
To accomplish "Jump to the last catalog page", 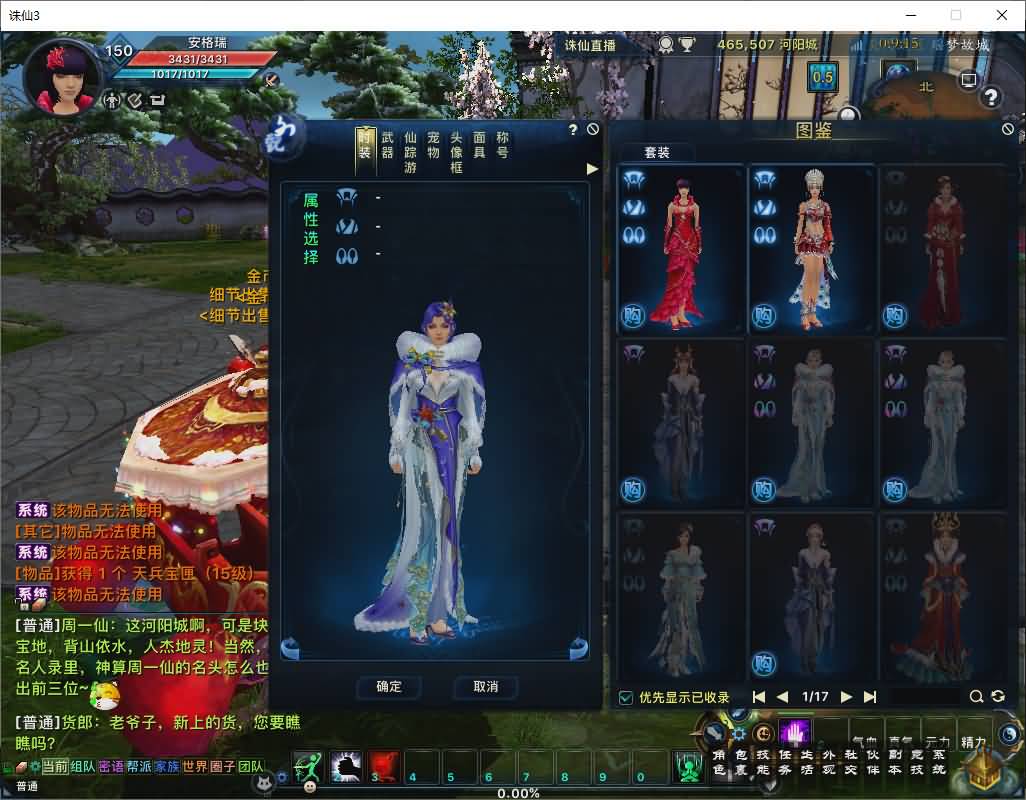I will [x=870, y=697].
